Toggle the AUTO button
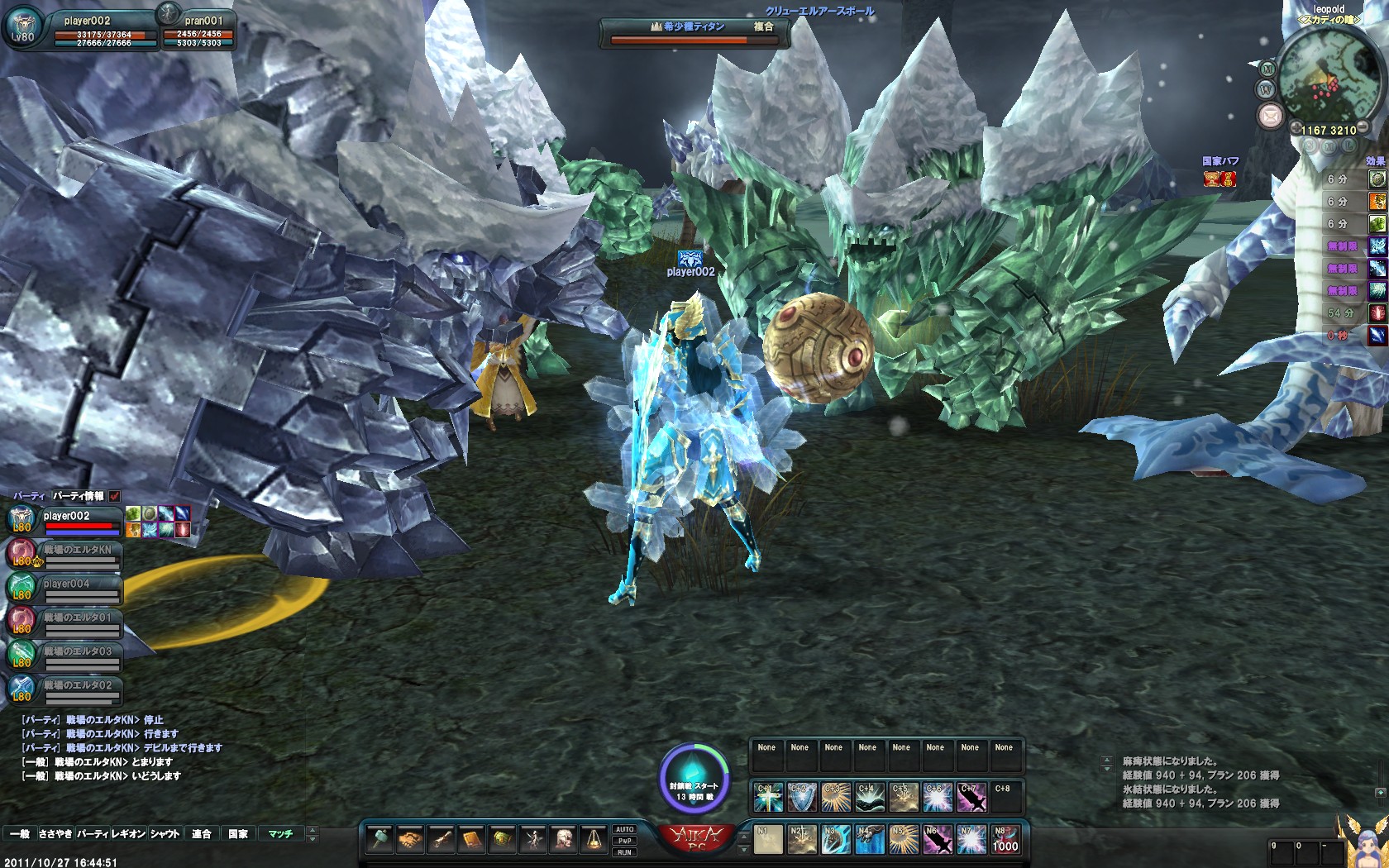 (x=624, y=829)
